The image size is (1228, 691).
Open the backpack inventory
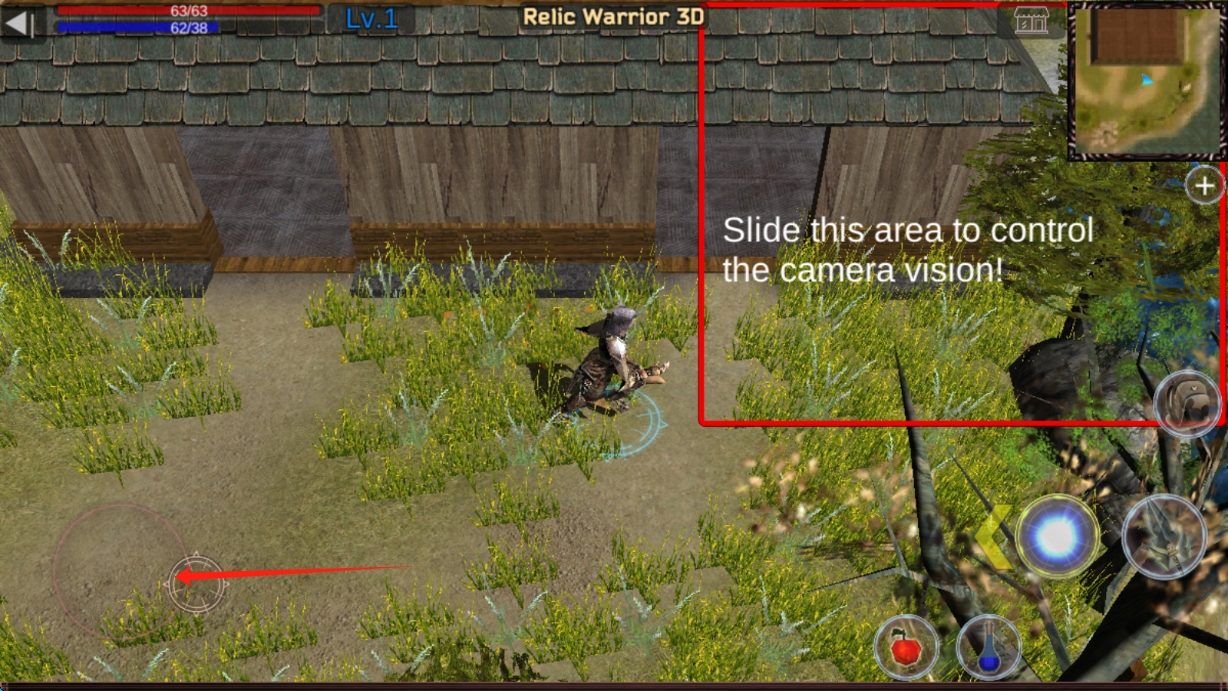coord(1187,404)
